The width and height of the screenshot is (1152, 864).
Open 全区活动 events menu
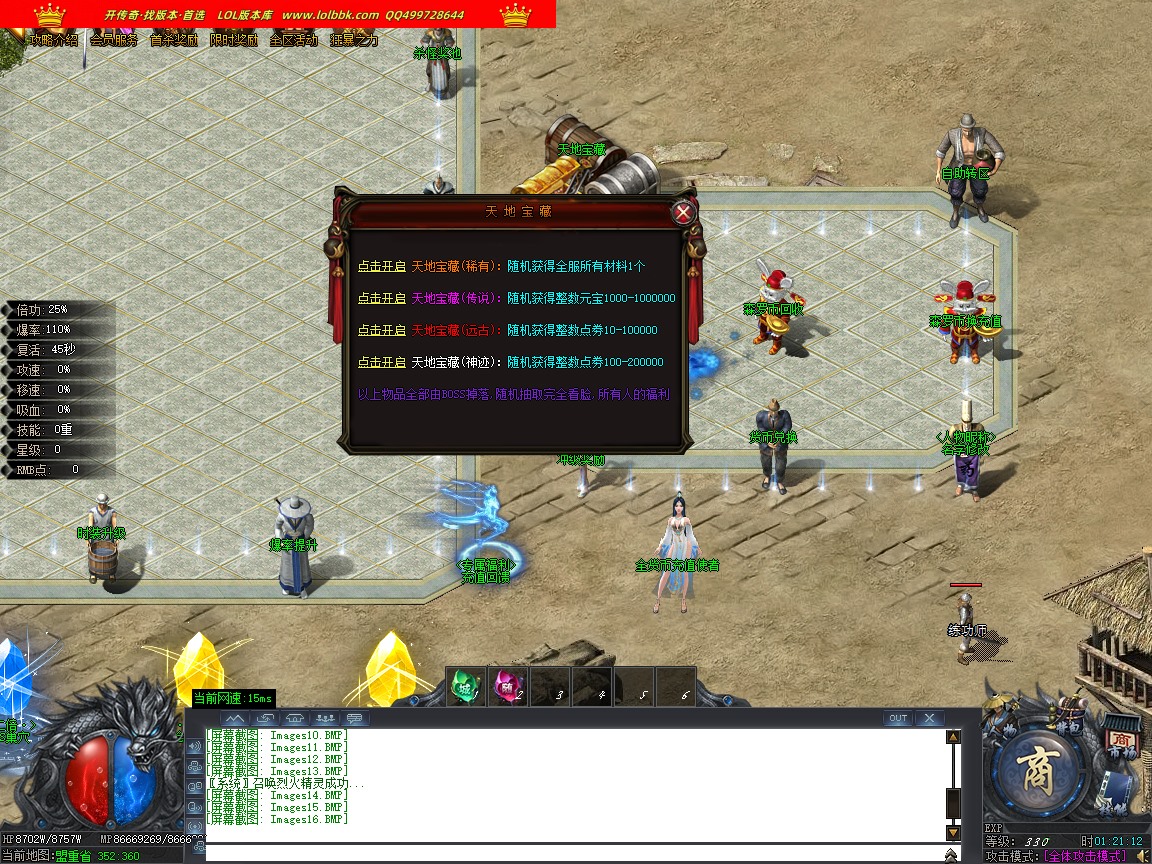(294, 40)
